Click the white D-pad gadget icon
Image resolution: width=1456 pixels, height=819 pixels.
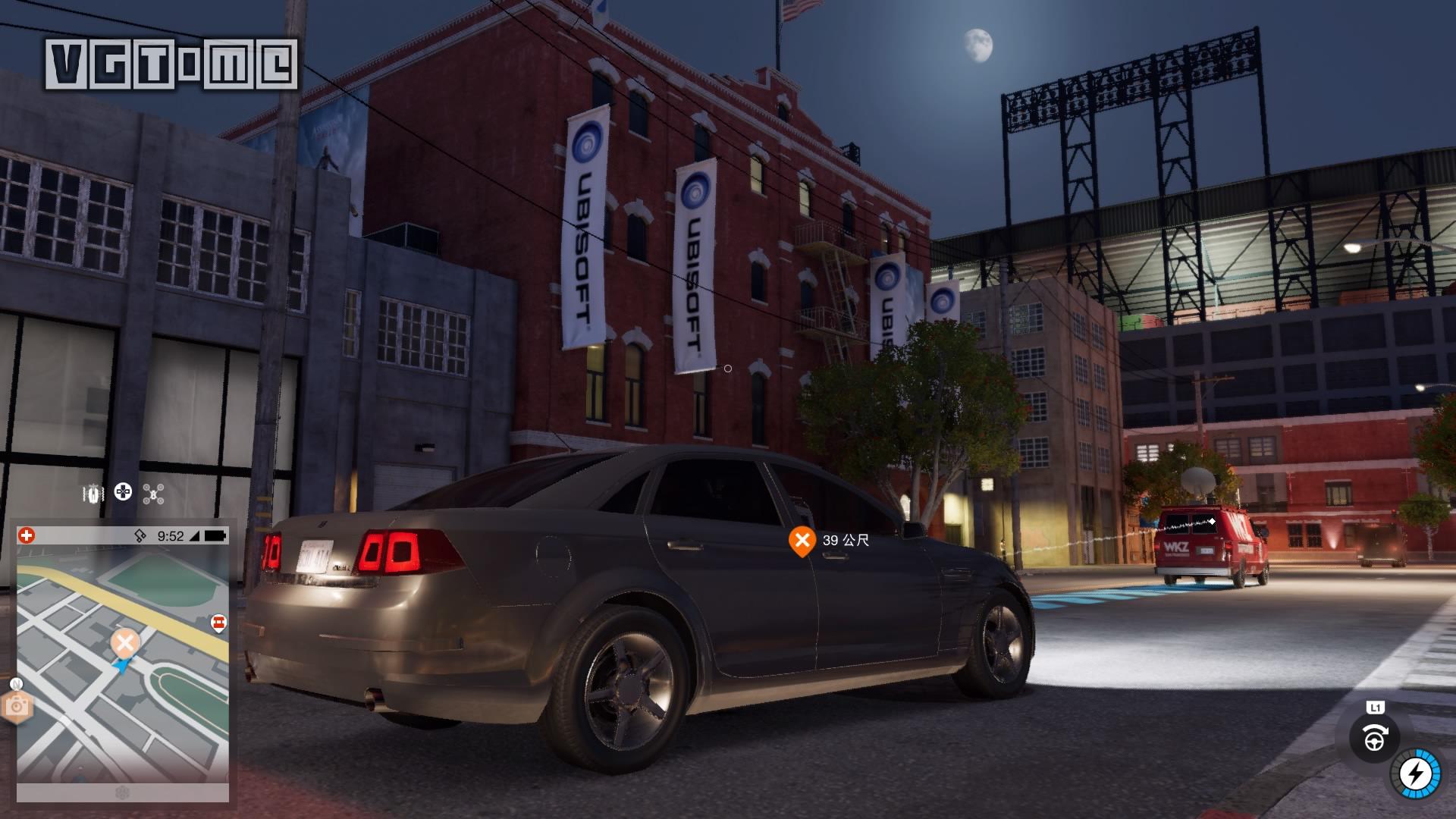click(123, 493)
